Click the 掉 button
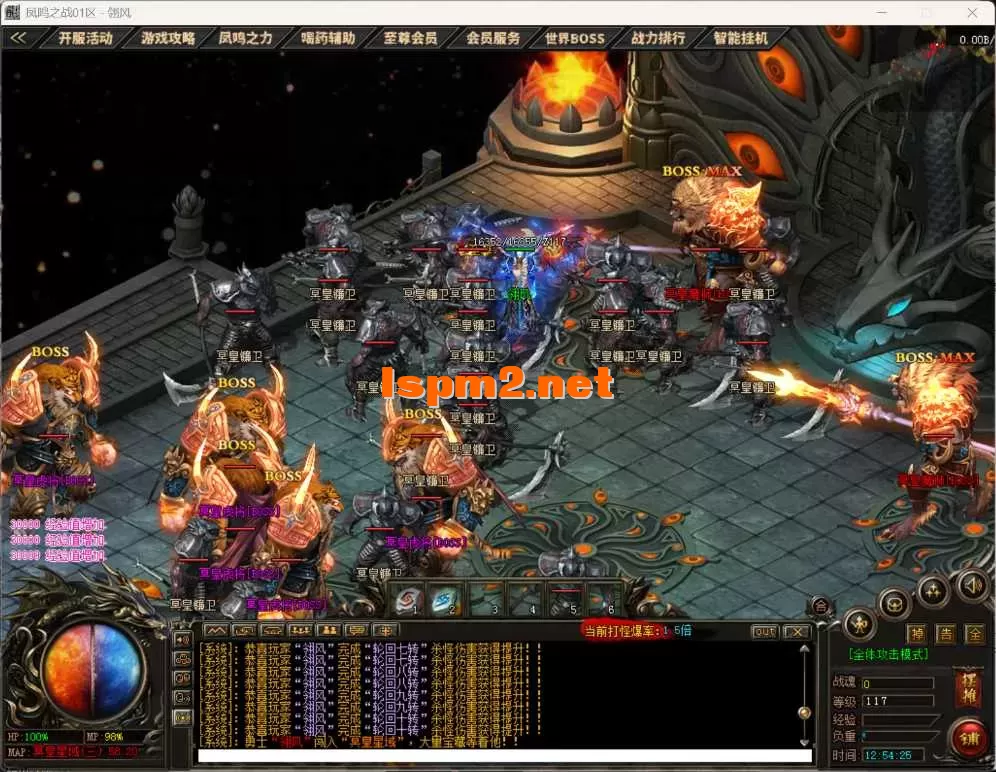 tap(916, 634)
